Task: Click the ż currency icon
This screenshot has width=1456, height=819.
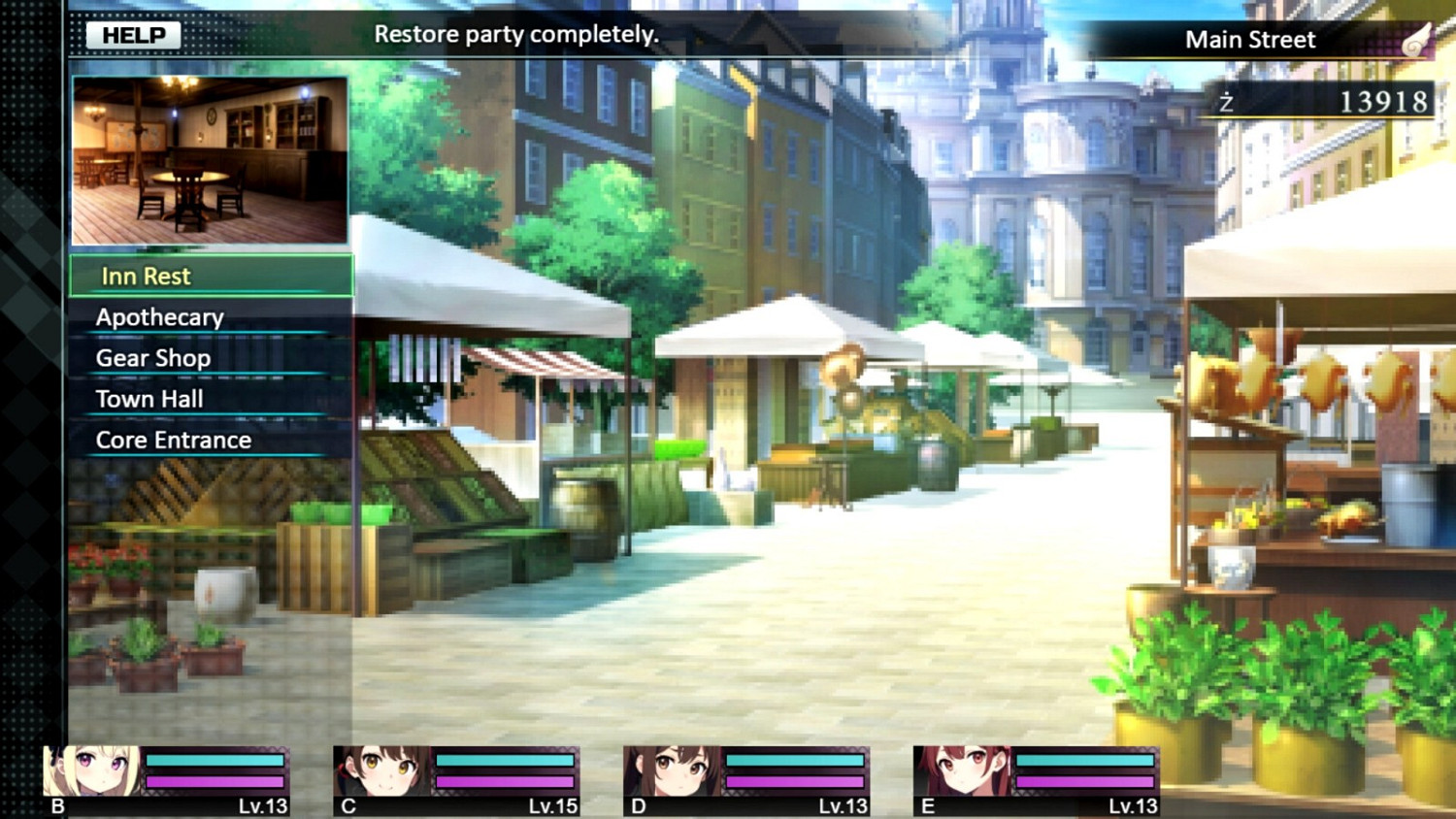Action: (1227, 100)
